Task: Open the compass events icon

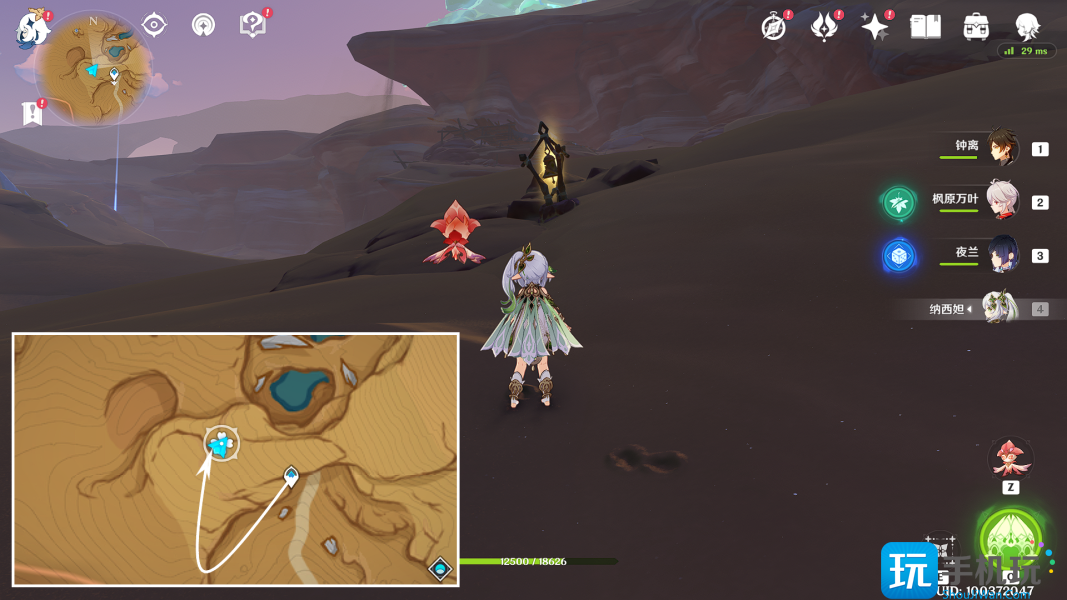Action: click(773, 27)
